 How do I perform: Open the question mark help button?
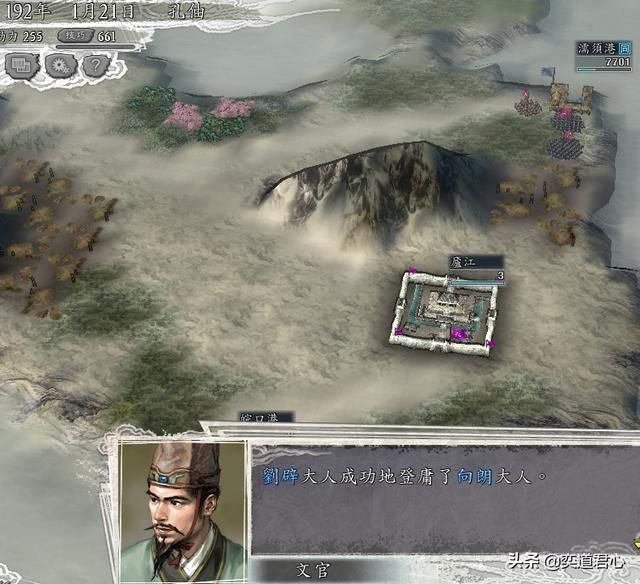(x=93, y=66)
